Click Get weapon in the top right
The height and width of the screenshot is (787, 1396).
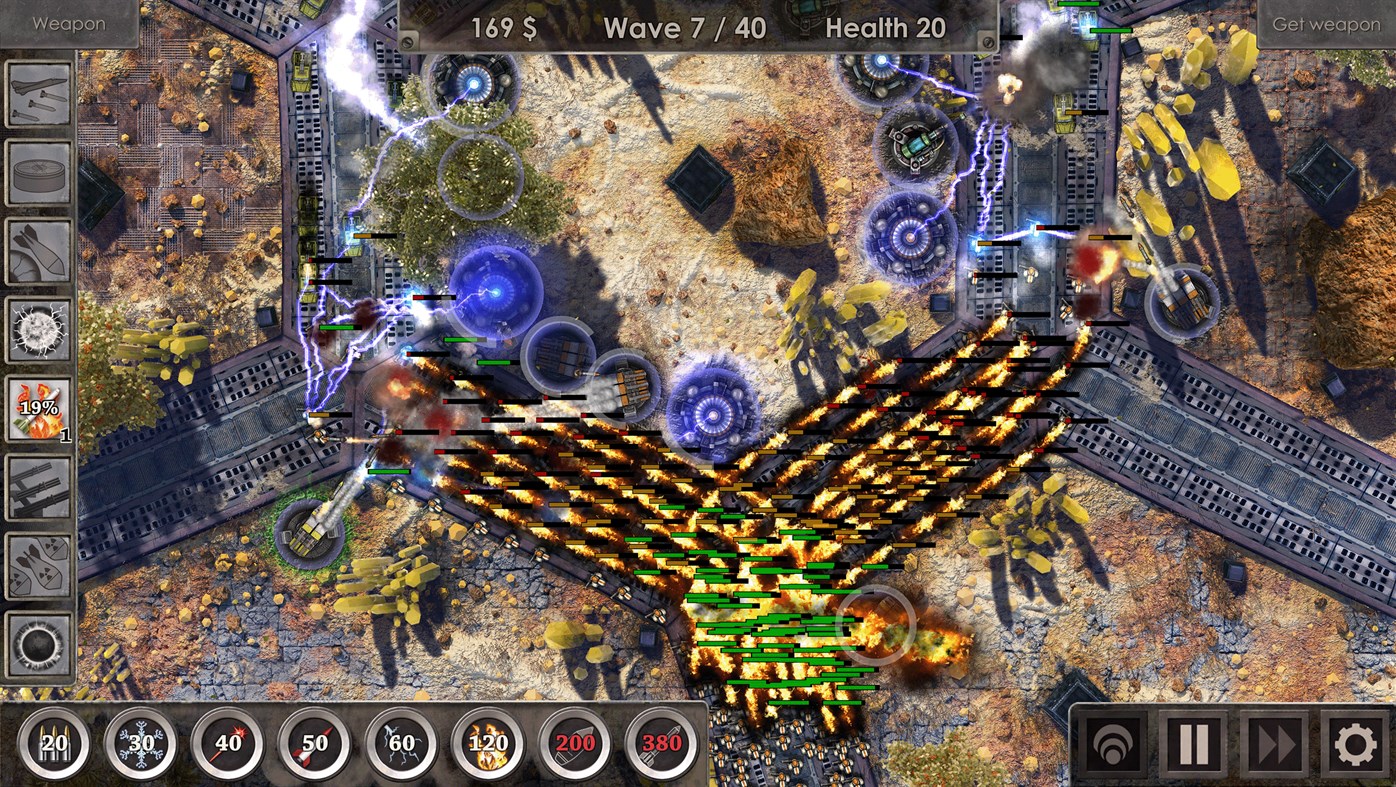[x=1327, y=22]
